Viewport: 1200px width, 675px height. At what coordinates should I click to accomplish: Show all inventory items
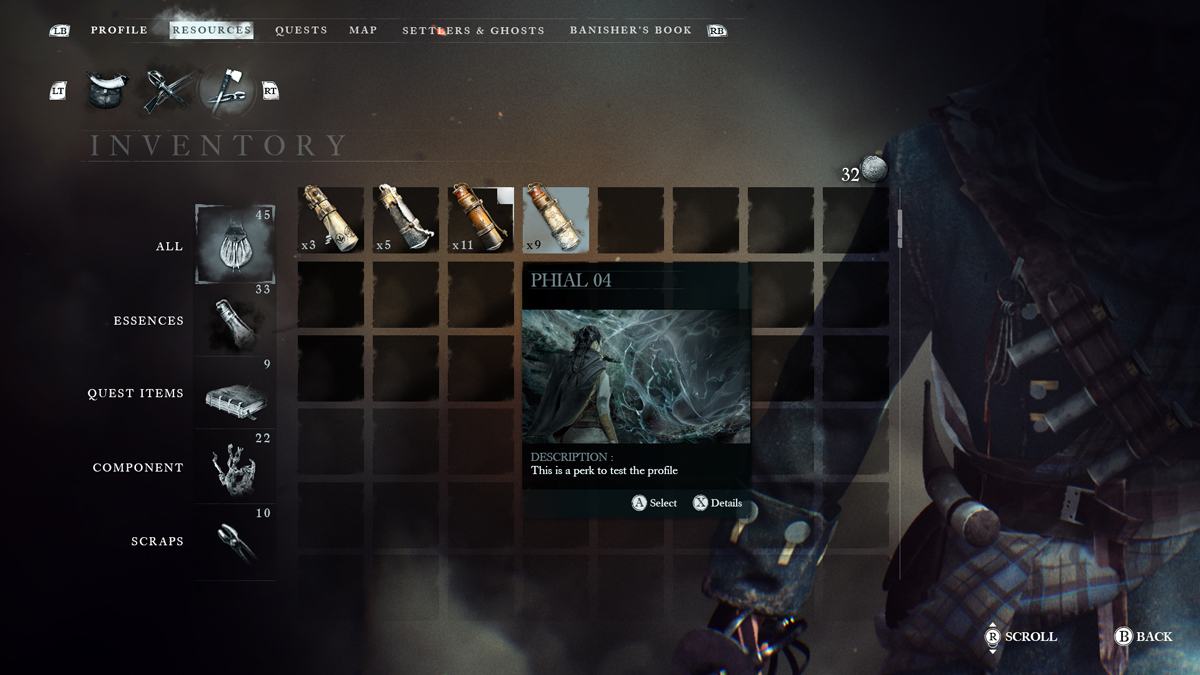tap(235, 246)
